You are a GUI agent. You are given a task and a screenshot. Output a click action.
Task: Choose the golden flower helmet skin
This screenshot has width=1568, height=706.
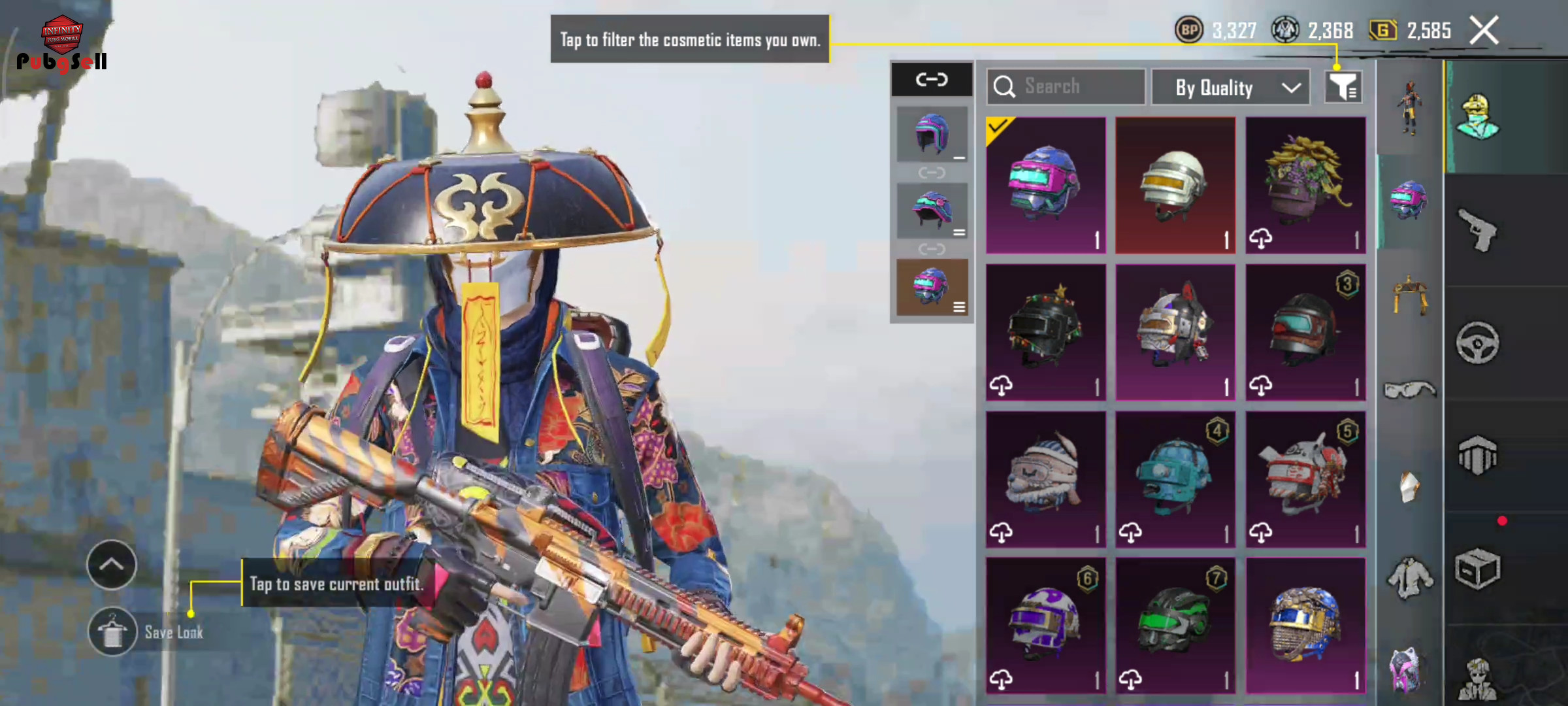[x=1305, y=185]
